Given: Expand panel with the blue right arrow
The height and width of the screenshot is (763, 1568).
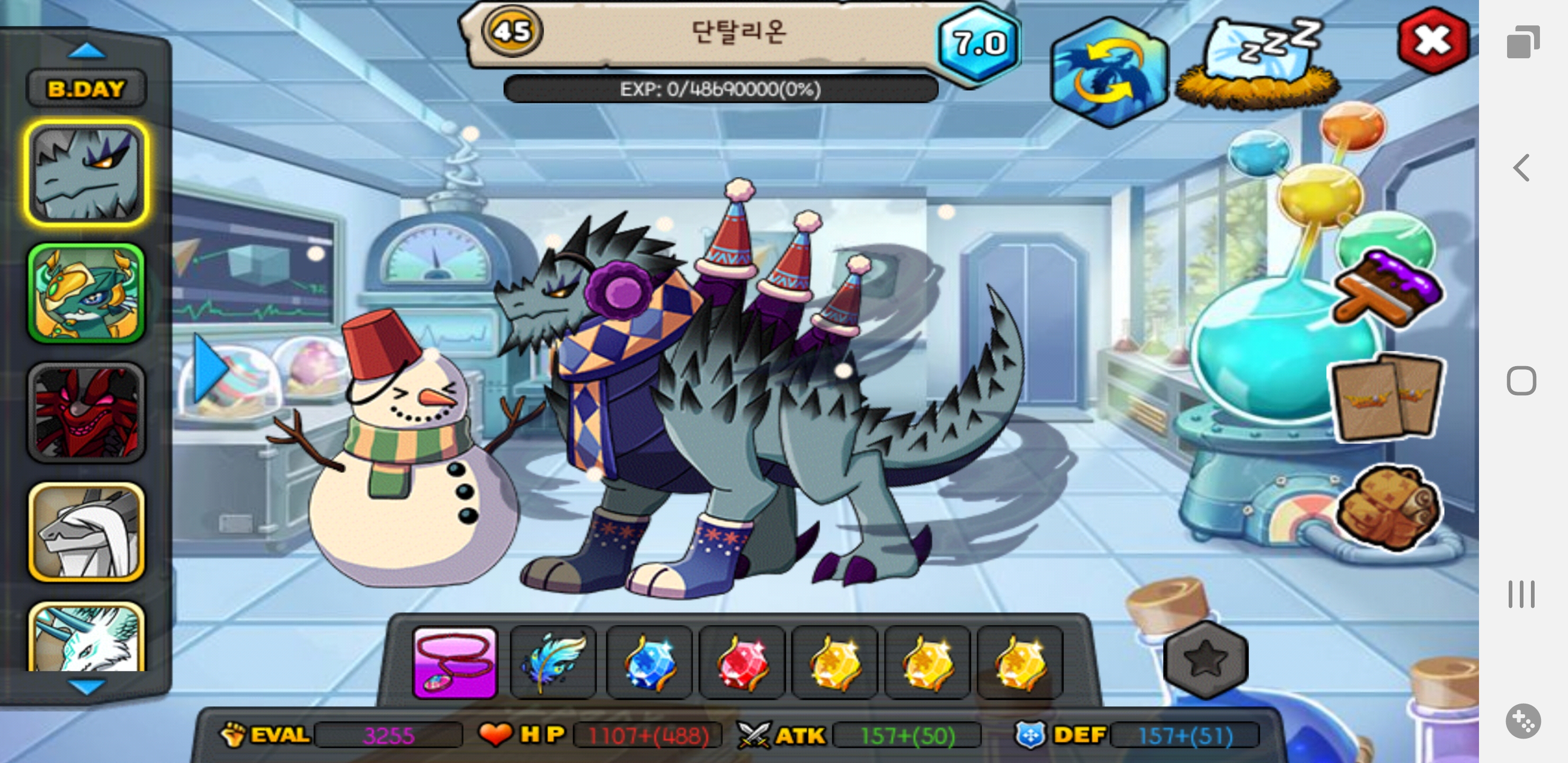Looking at the screenshot, I should 209,368.
